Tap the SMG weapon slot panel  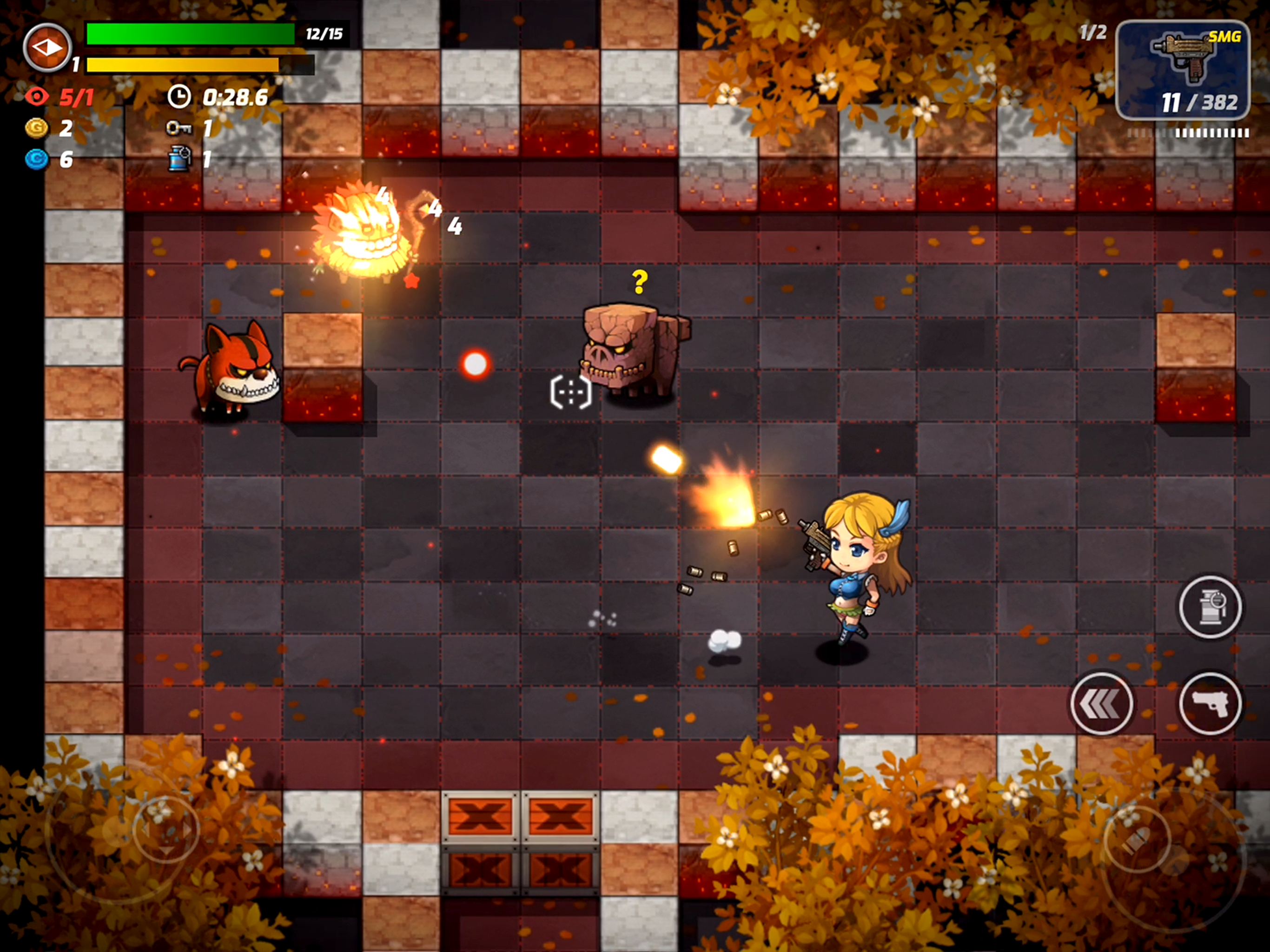point(1182,69)
